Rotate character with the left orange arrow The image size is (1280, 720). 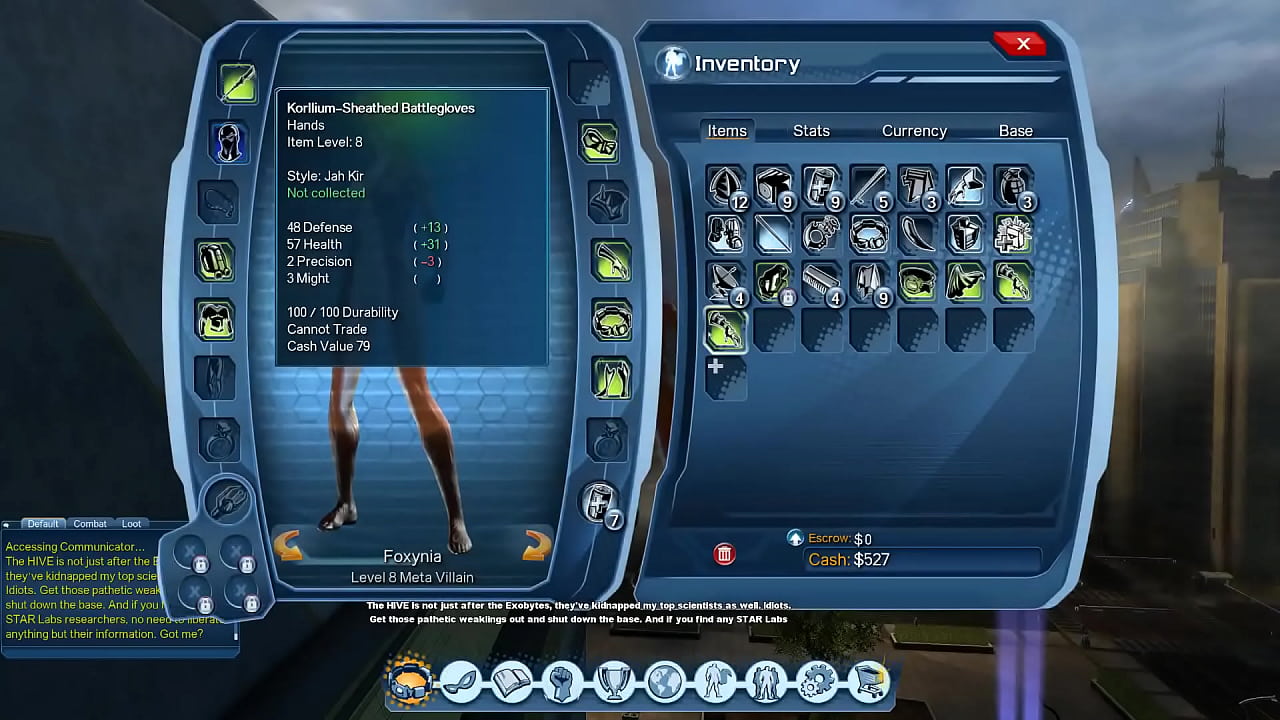[x=288, y=546]
